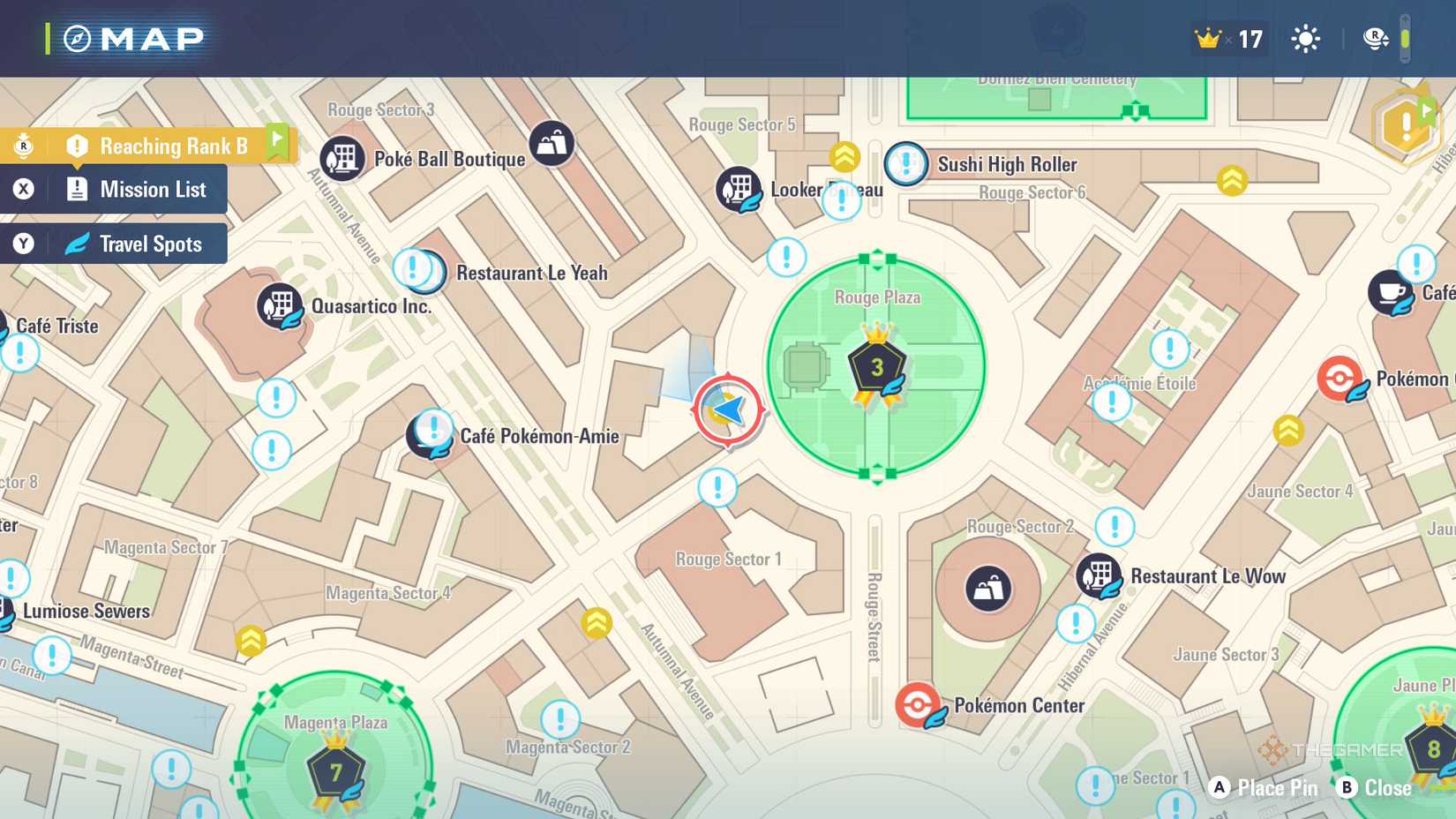Click the R map rotation control
The image size is (1456, 819).
point(1374,39)
